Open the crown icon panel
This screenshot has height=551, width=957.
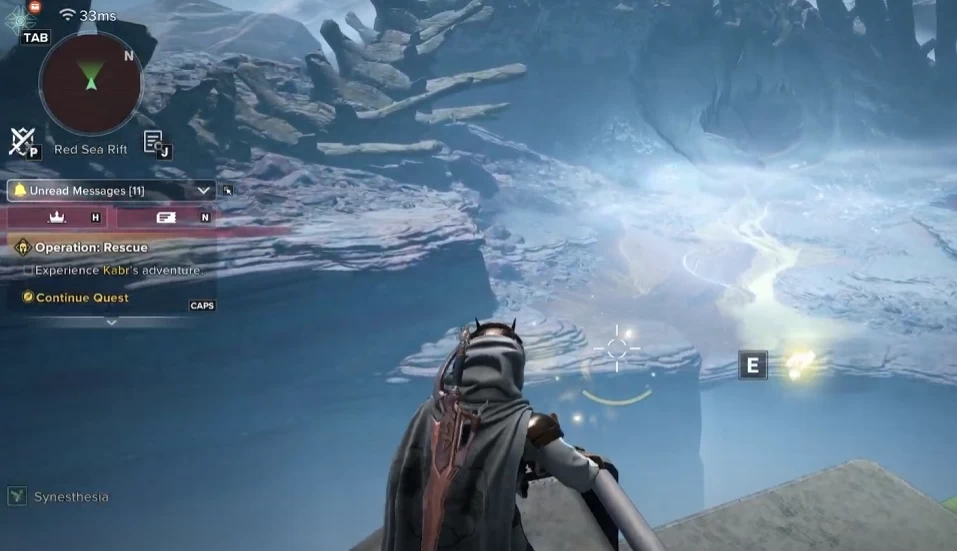click(x=57, y=217)
